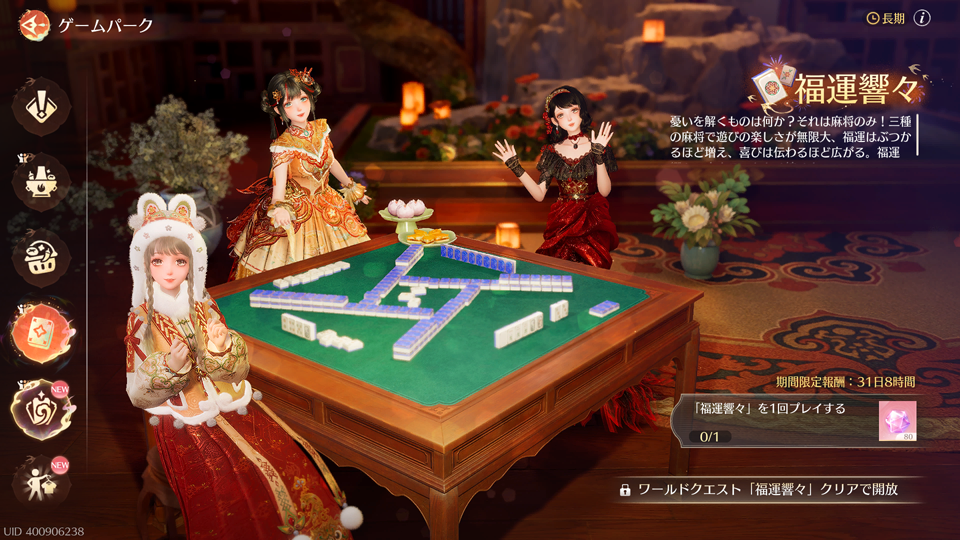Viewport: 960px width, 540px height.
Task: Open the 「福運響々」を1回プレイする task row
Action: [x=780, y=420]
